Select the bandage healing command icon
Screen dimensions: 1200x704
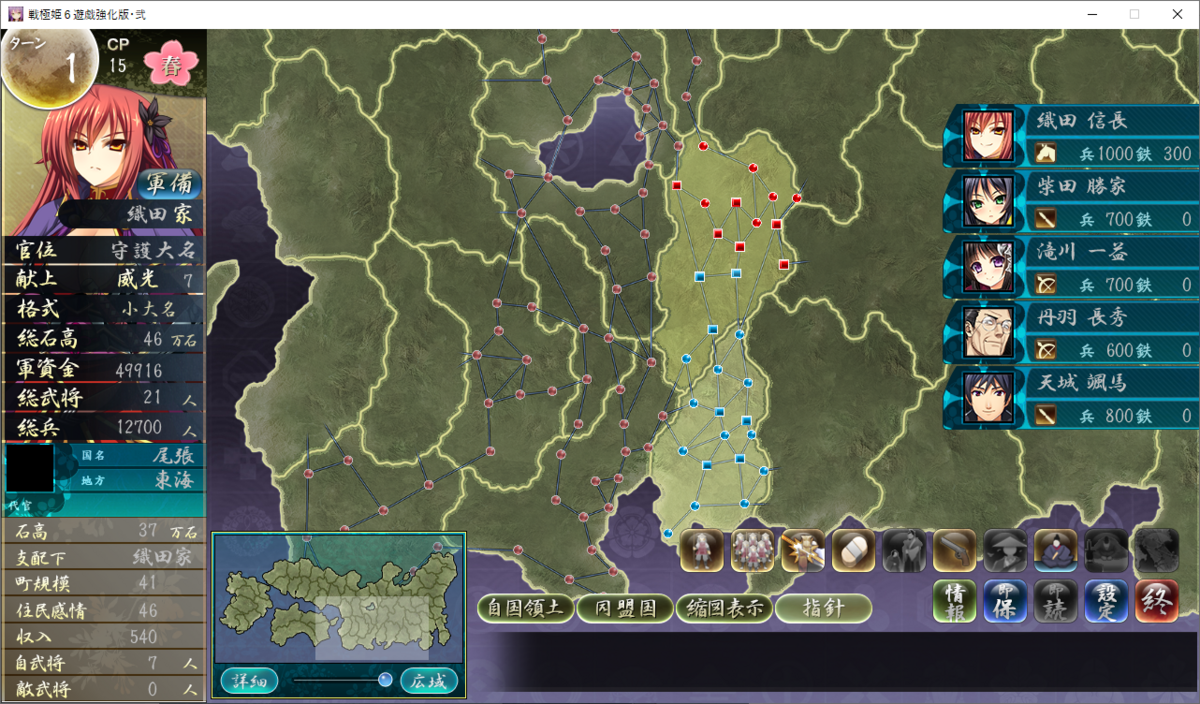(x=853, y=550)
